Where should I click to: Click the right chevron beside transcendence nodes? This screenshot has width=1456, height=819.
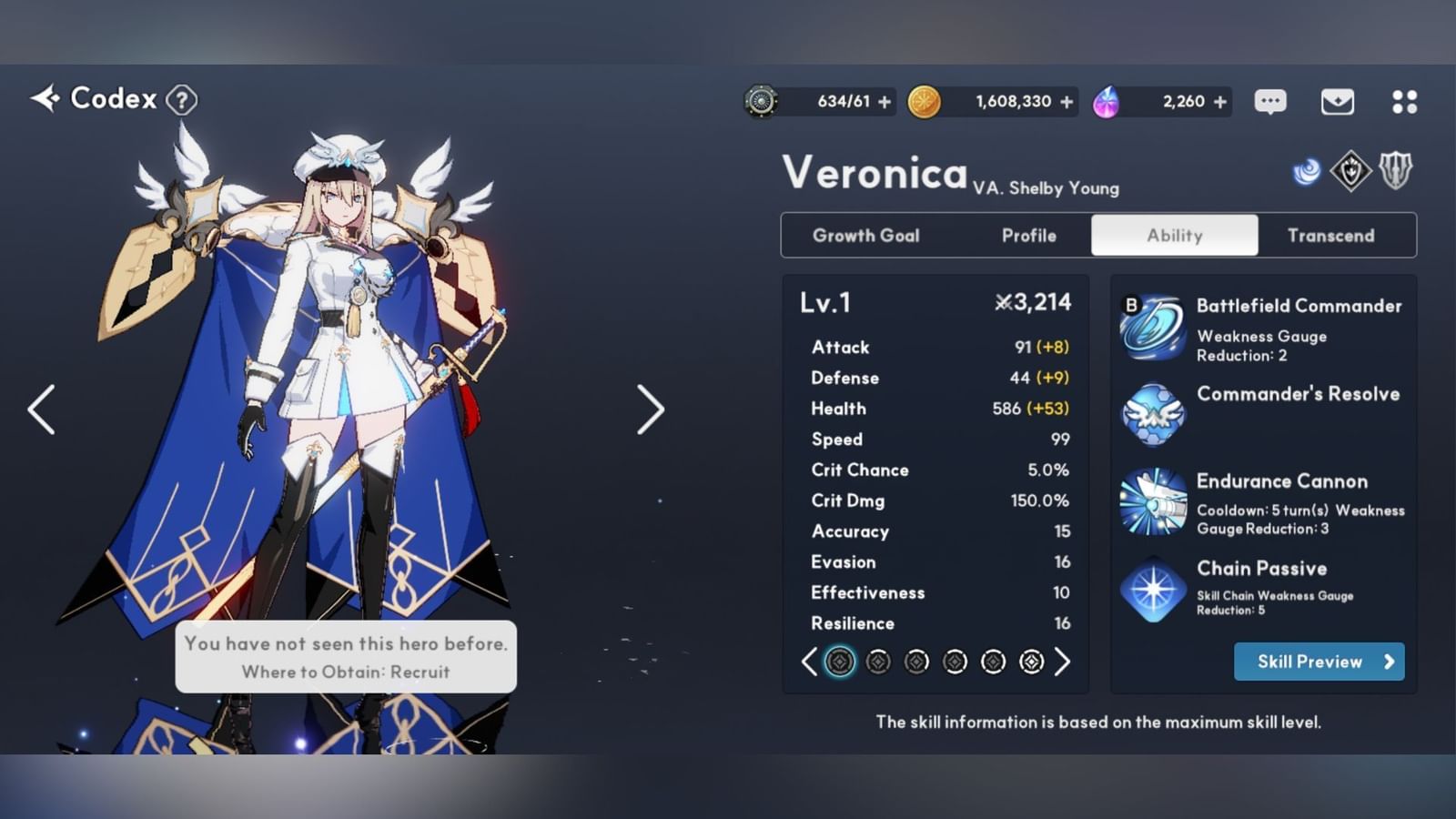pos(1062,662)
